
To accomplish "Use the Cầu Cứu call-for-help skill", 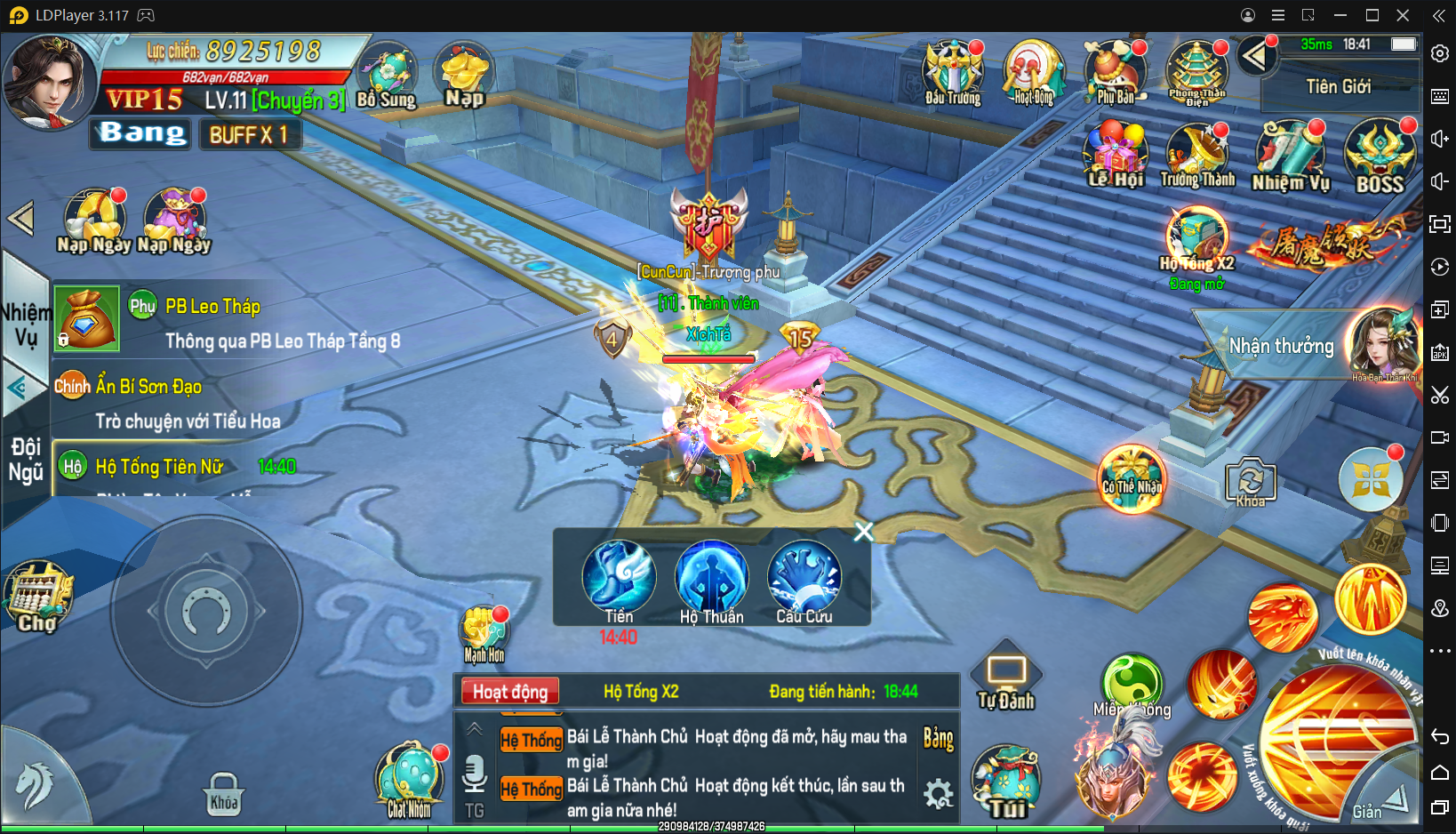I will [x=804, y=580].
